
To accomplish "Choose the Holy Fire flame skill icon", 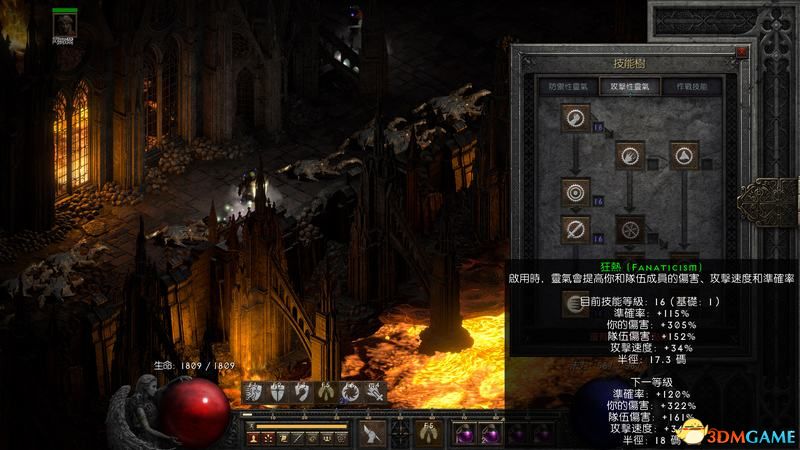I will pyautogui.click(x=630, y=155).
